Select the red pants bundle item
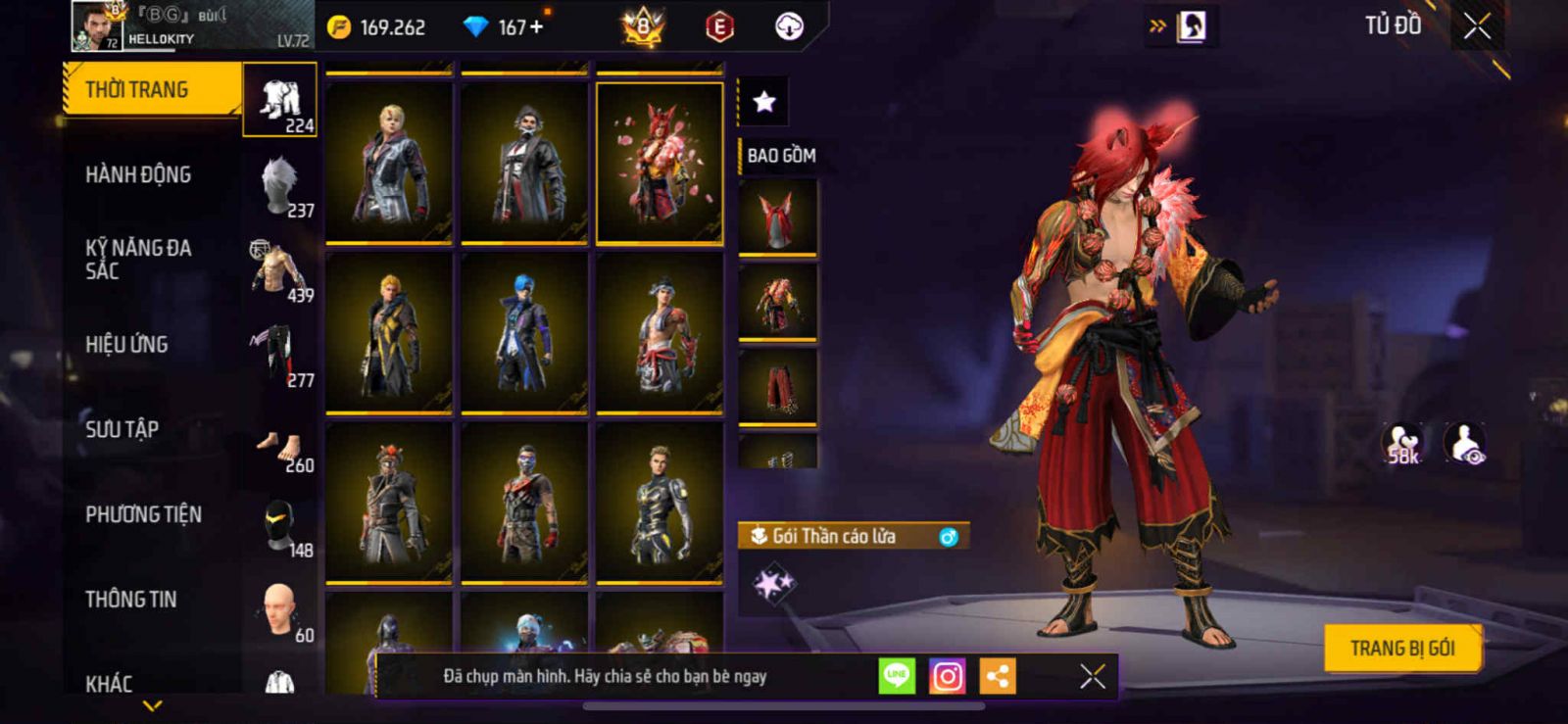 coord(777,386)
